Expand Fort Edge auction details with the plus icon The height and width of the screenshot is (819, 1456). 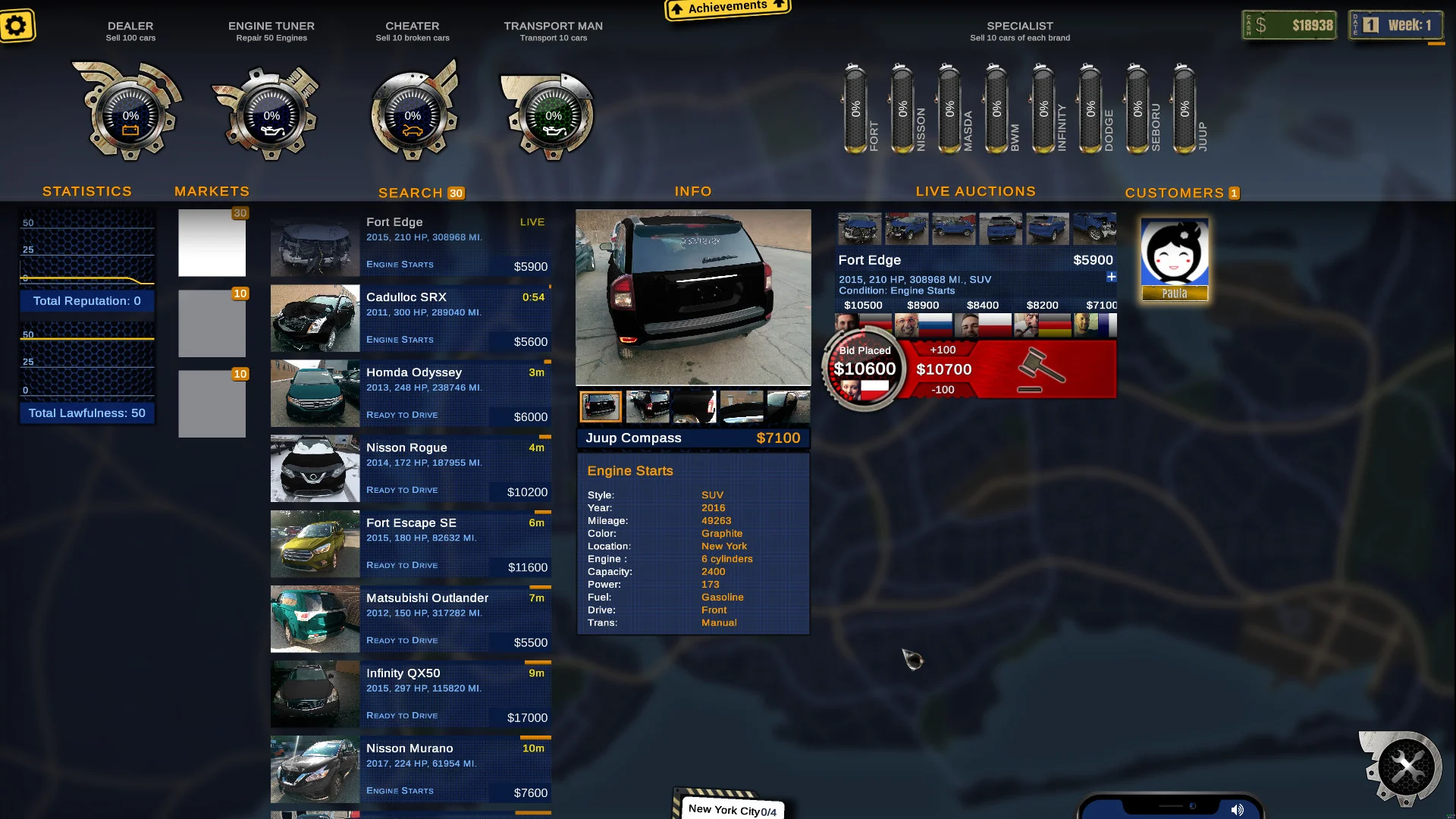pyautogui.click(x=1110, y=278)
